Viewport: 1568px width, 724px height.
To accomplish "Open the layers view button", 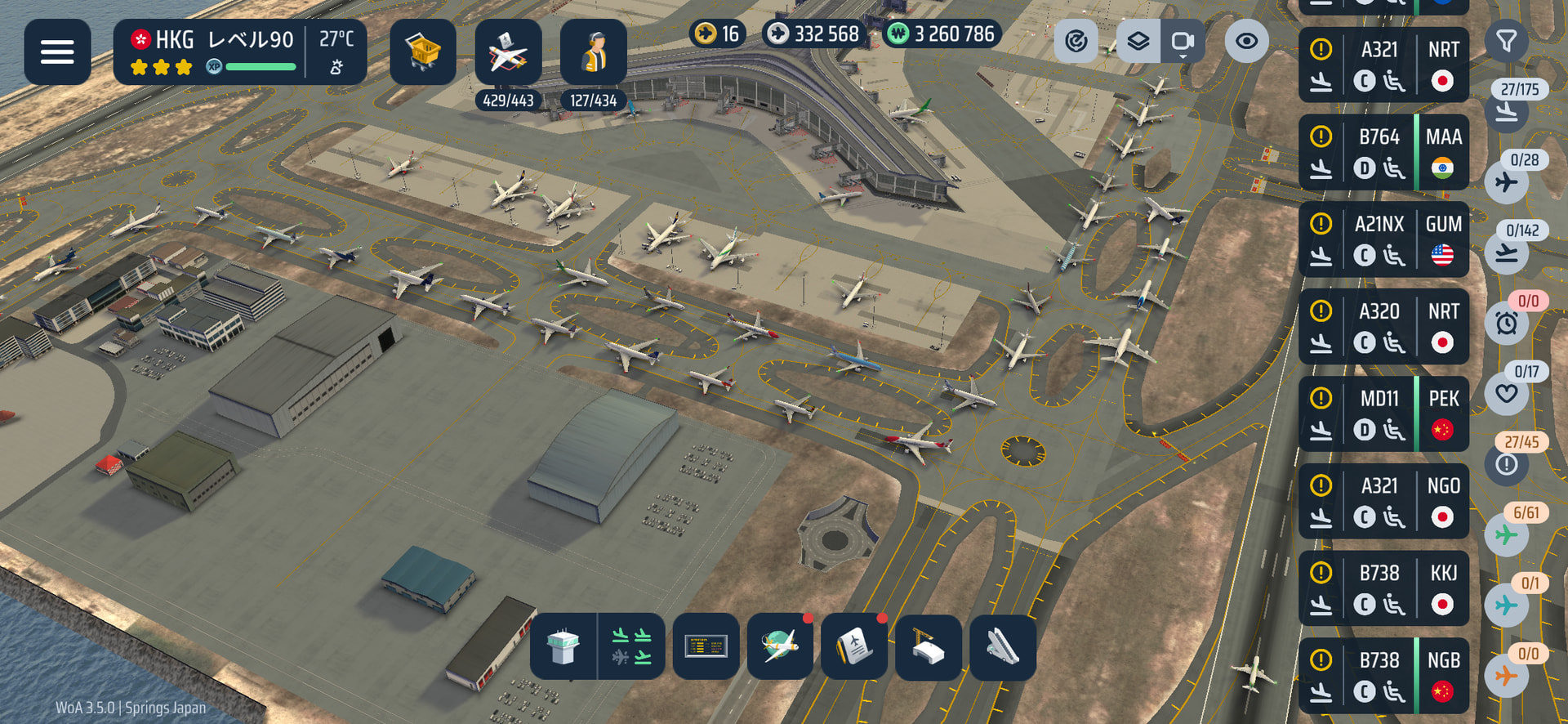I will point(1138,41).
